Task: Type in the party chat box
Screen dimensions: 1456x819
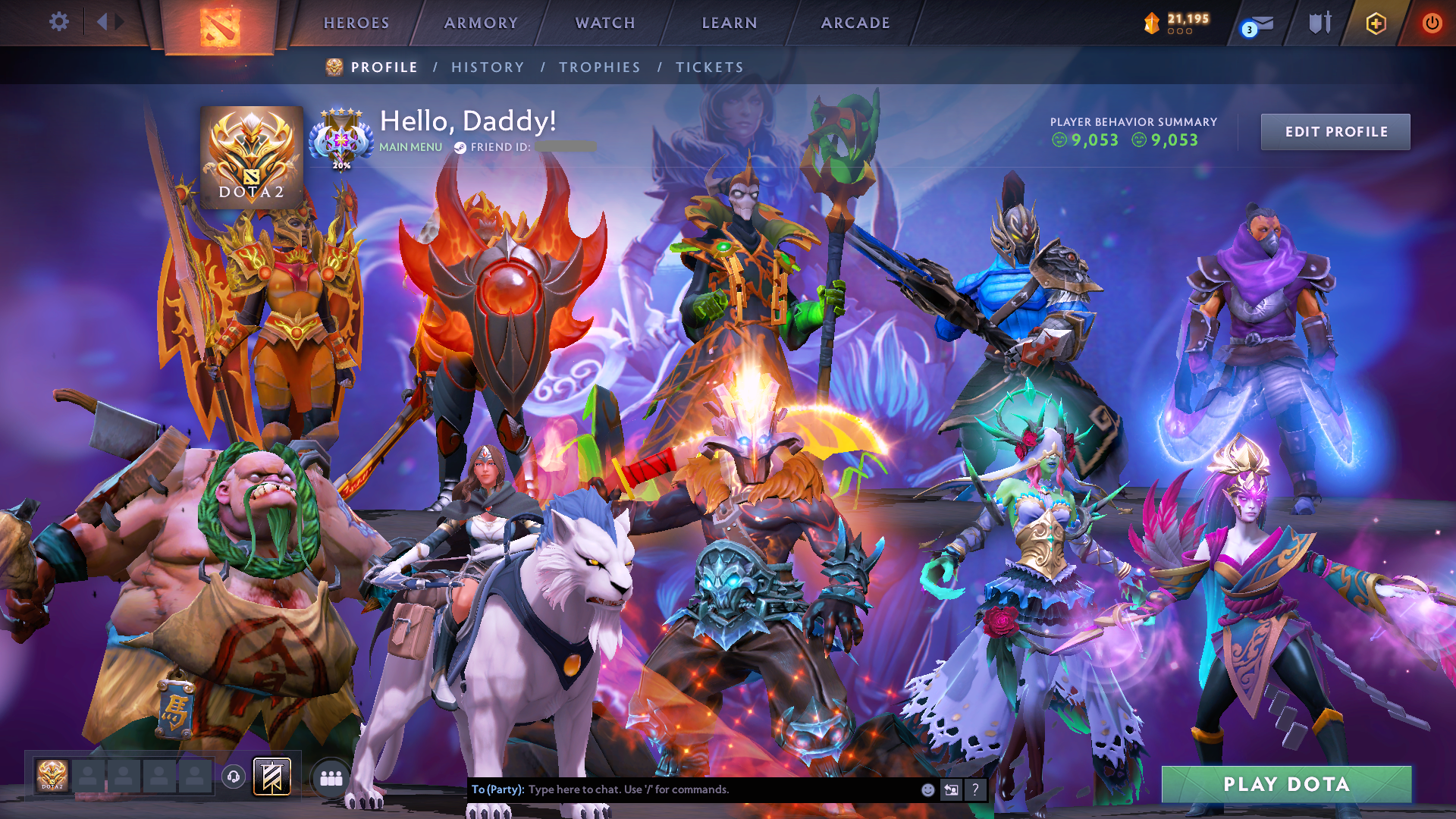Action: pos(720,789)
